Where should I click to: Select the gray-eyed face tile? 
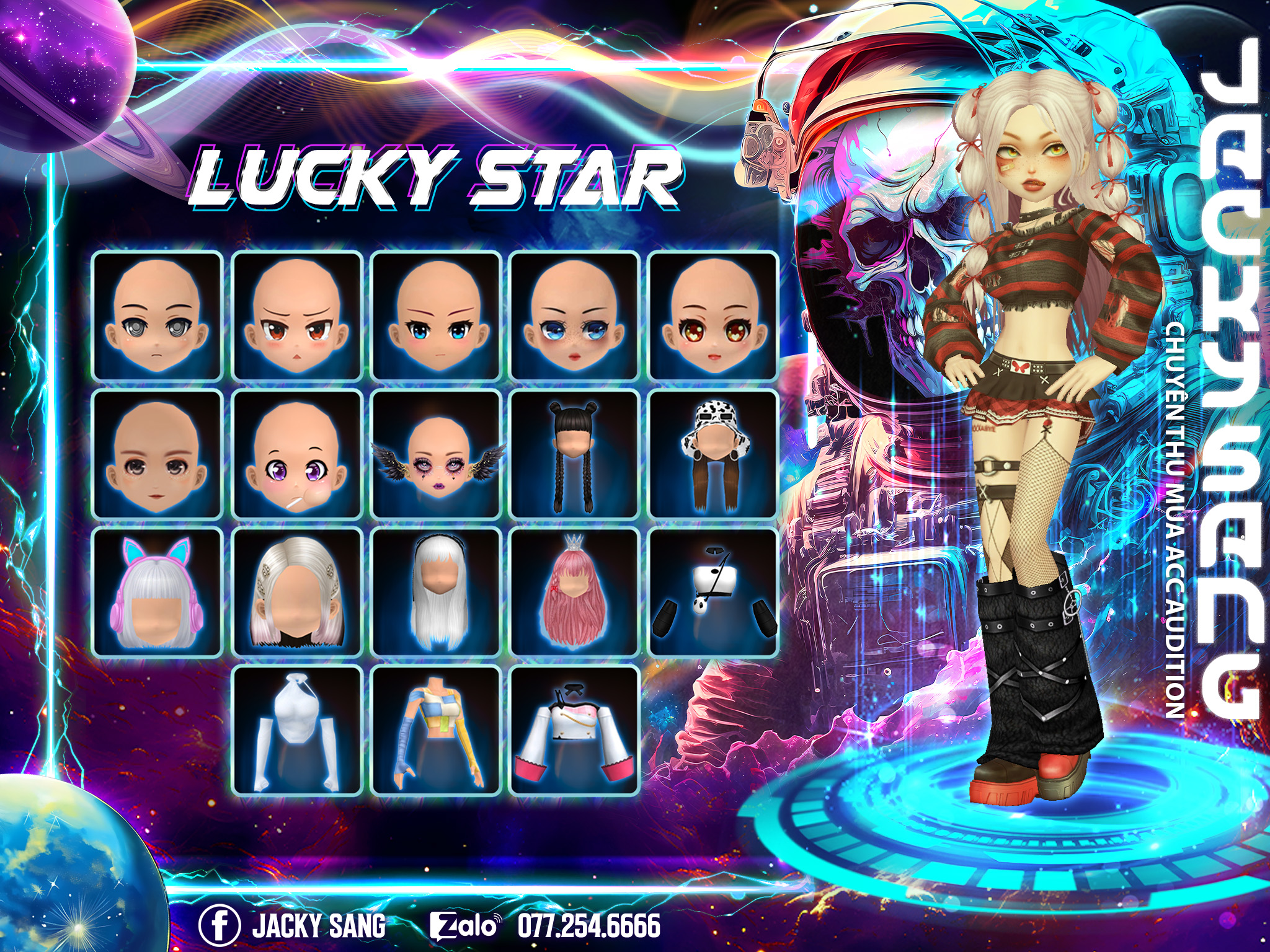coord(158,316)
